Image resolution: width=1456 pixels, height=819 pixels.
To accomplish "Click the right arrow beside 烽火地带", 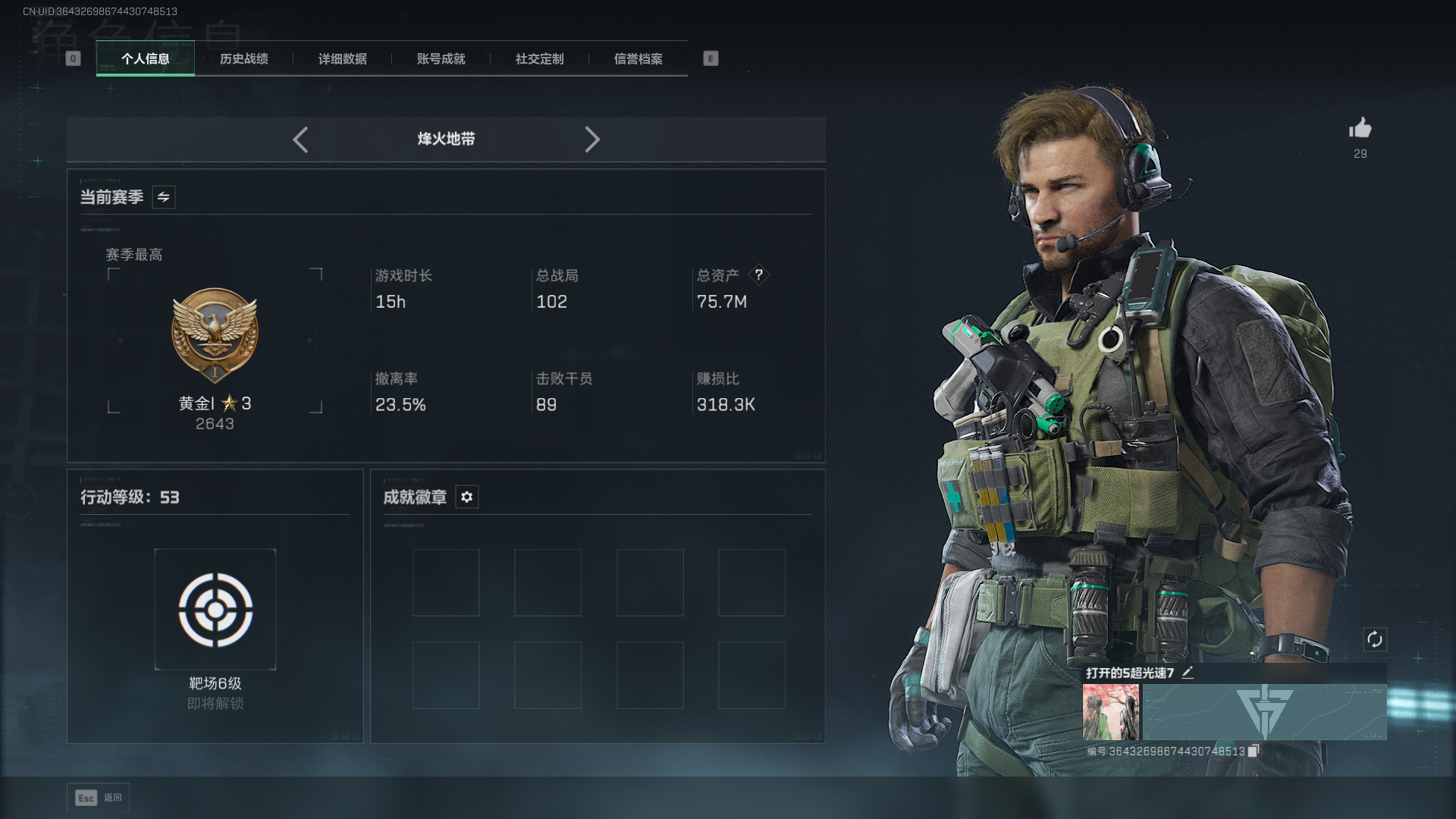I will click(592, 140).
